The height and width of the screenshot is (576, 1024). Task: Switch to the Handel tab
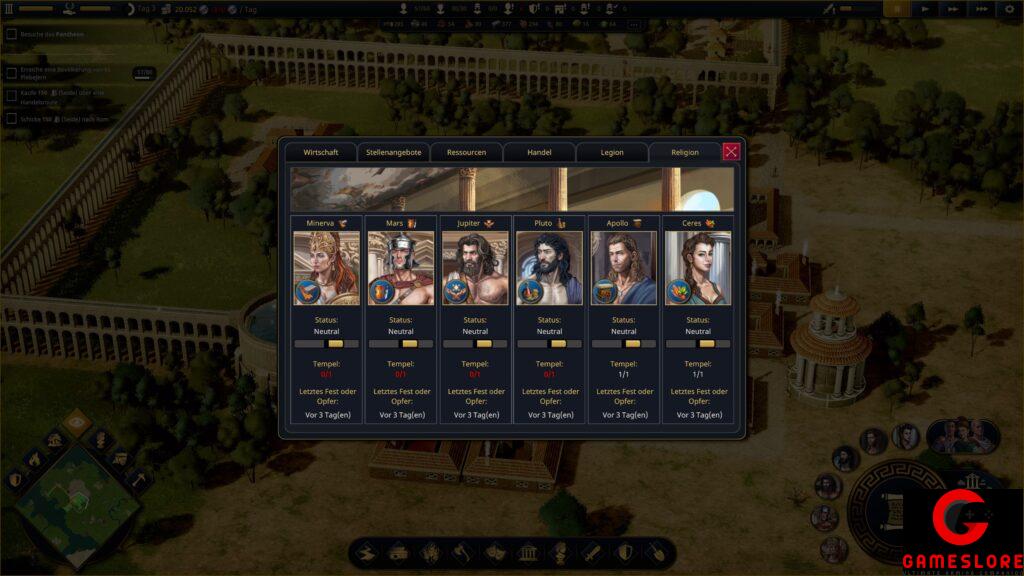point(539,152)
